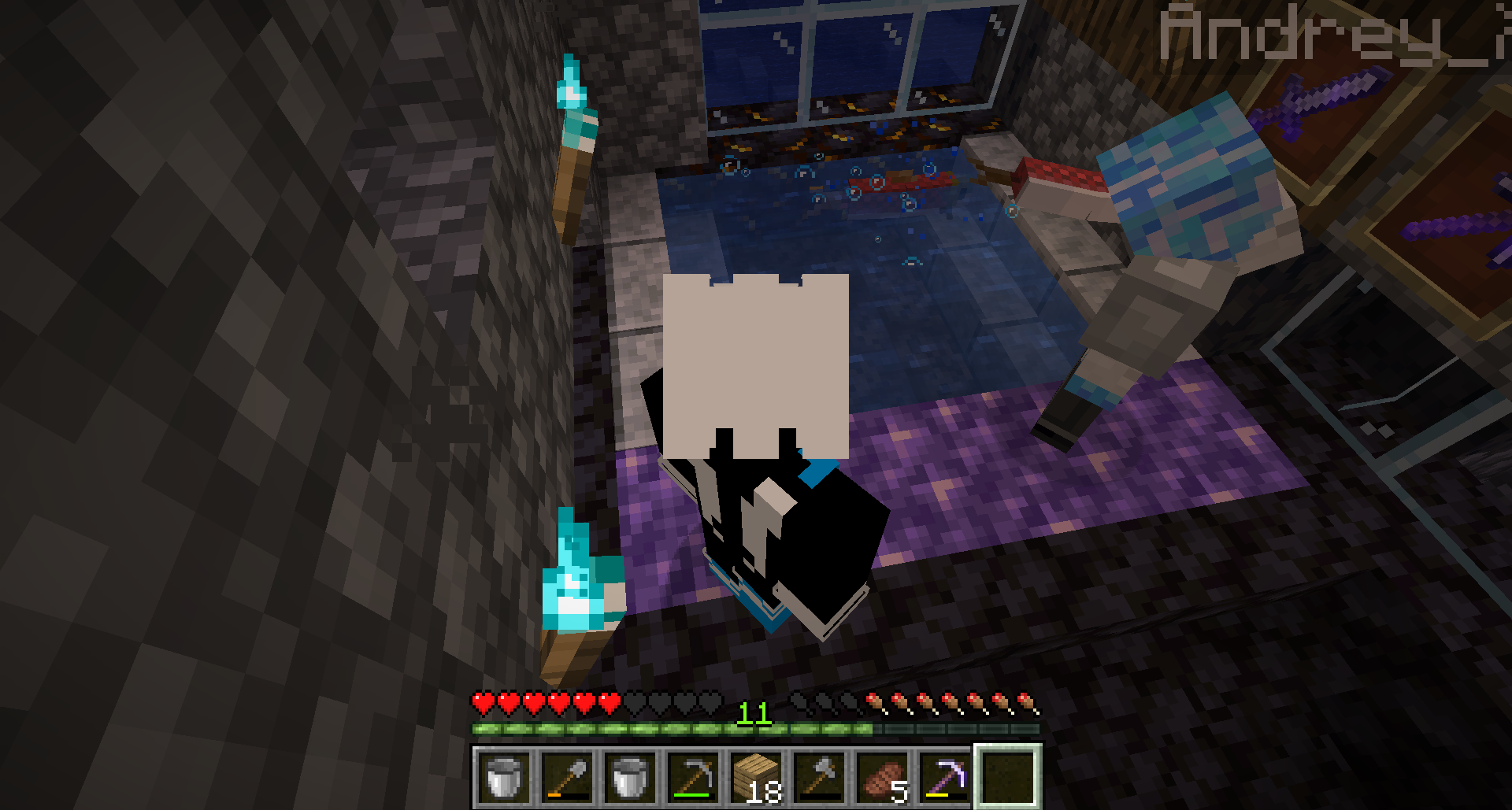Choose the stack of 18 oak planks
1512x810 pixels.
(757, 776)
